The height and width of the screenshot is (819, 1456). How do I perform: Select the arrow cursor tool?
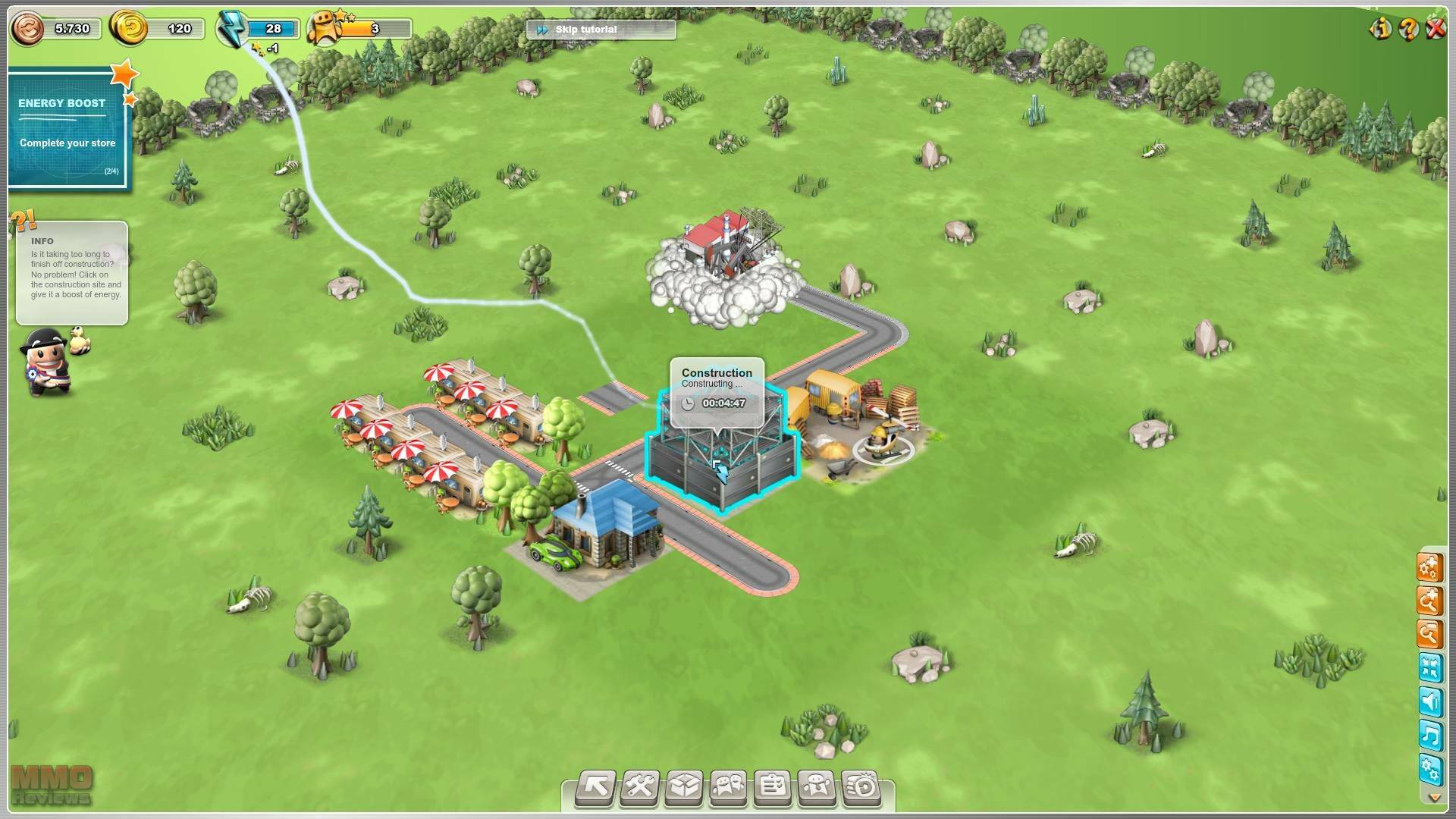click(x=595, y=788)
